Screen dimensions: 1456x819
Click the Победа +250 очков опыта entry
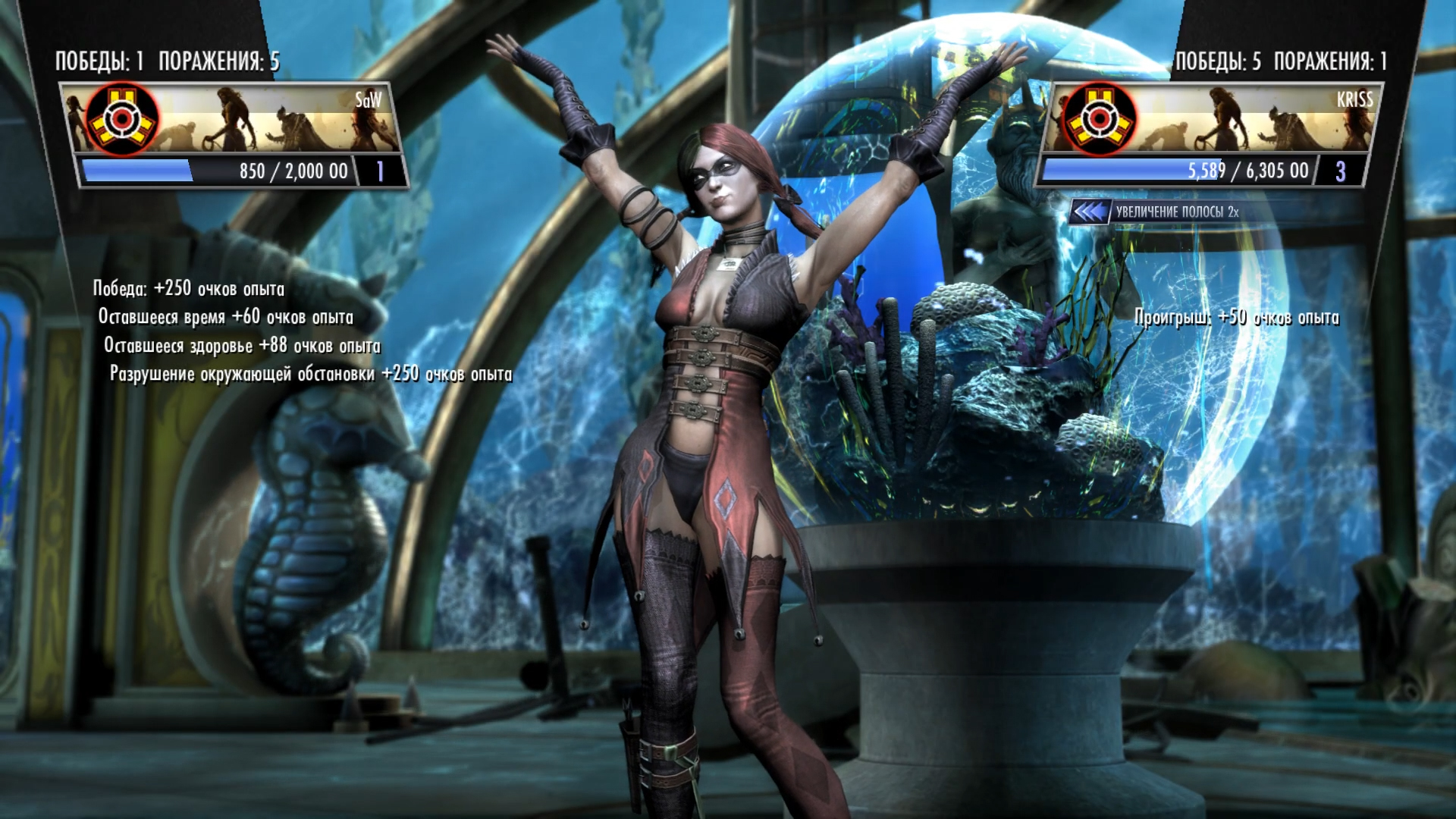tap(190, 288)
